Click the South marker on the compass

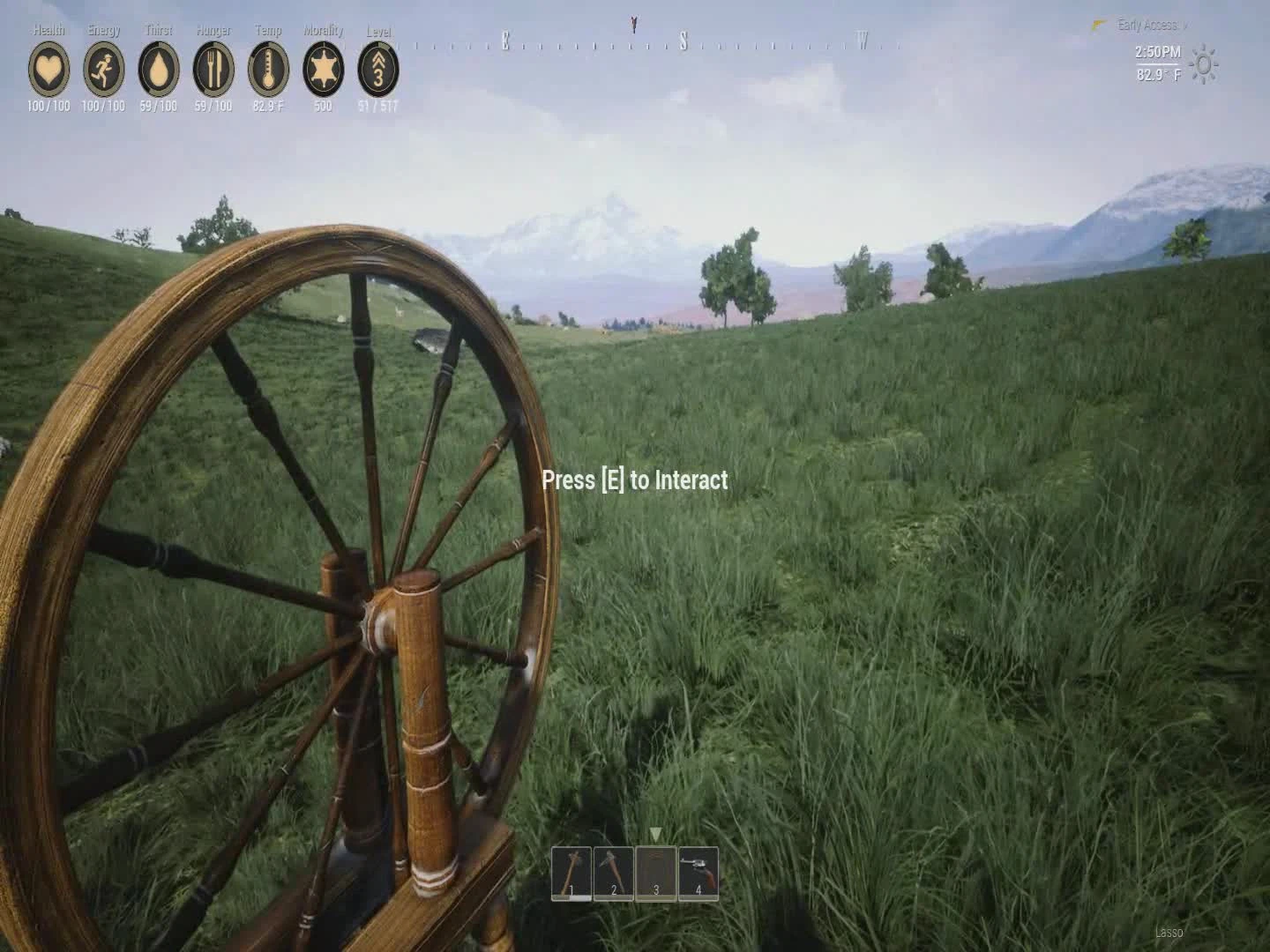684,39
